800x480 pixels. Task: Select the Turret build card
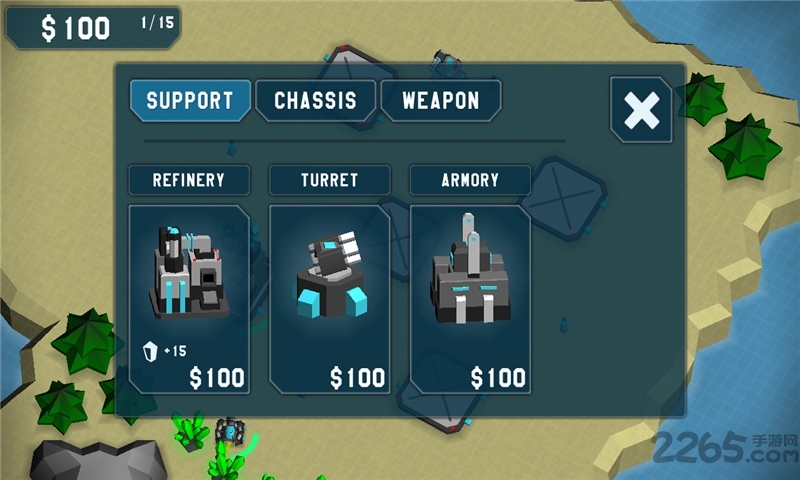click(329, 299)
